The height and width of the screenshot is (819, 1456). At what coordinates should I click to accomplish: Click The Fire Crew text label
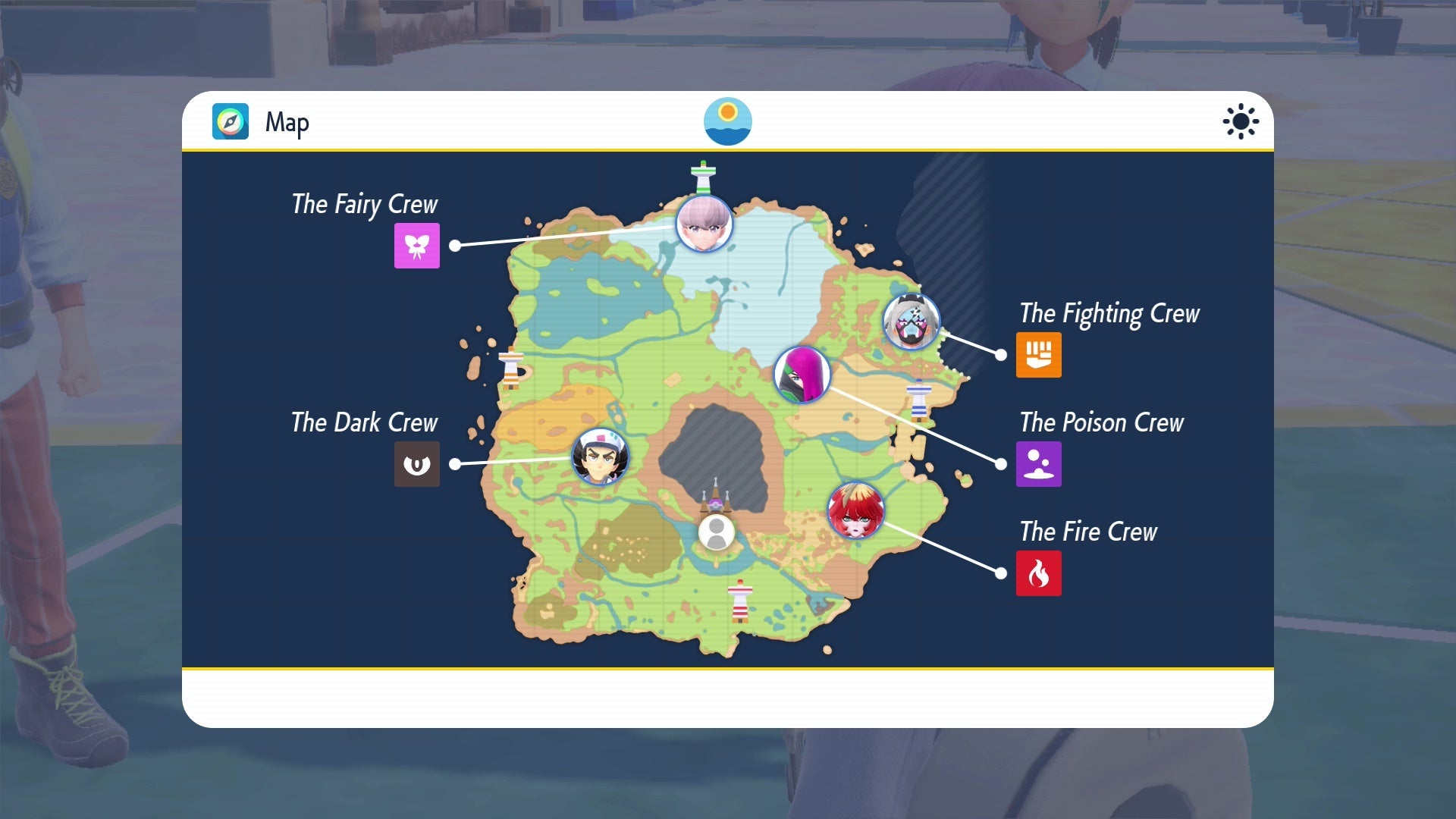tap(1087, 532)
